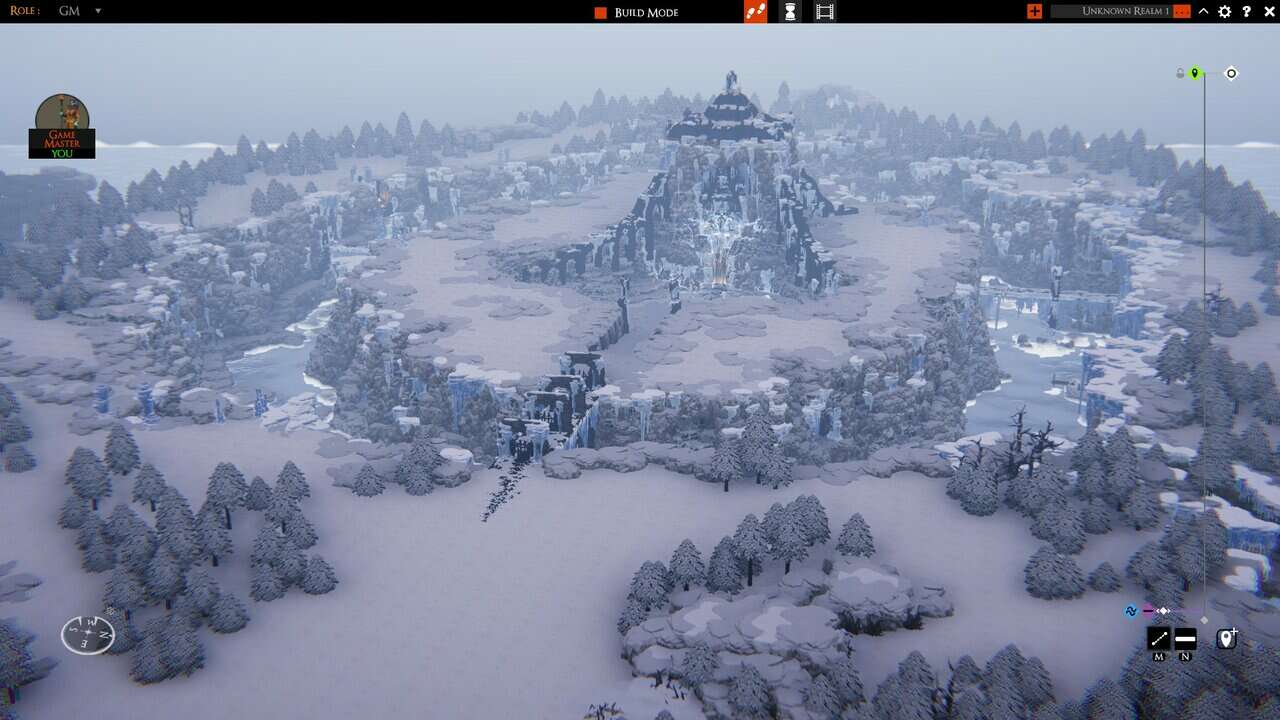Select the measure tool labeled M
This screenshot has height=720, width=1280.
(x=1158, y=637)
